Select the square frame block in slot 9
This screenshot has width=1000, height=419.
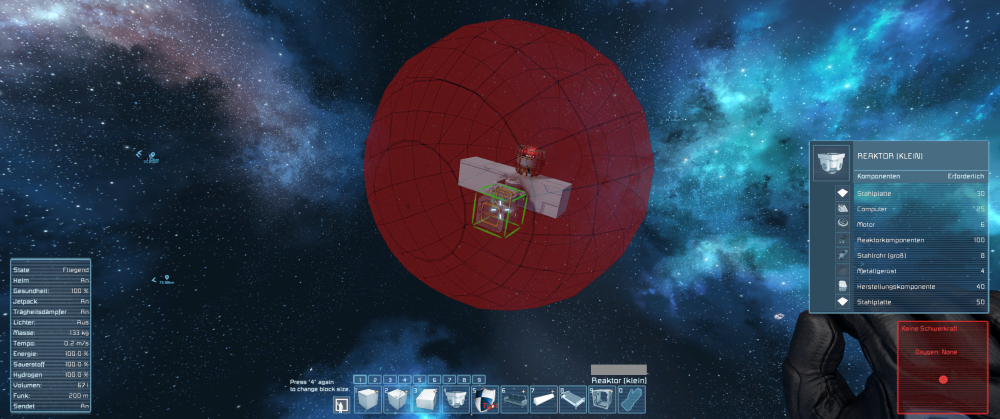point(601,401)
